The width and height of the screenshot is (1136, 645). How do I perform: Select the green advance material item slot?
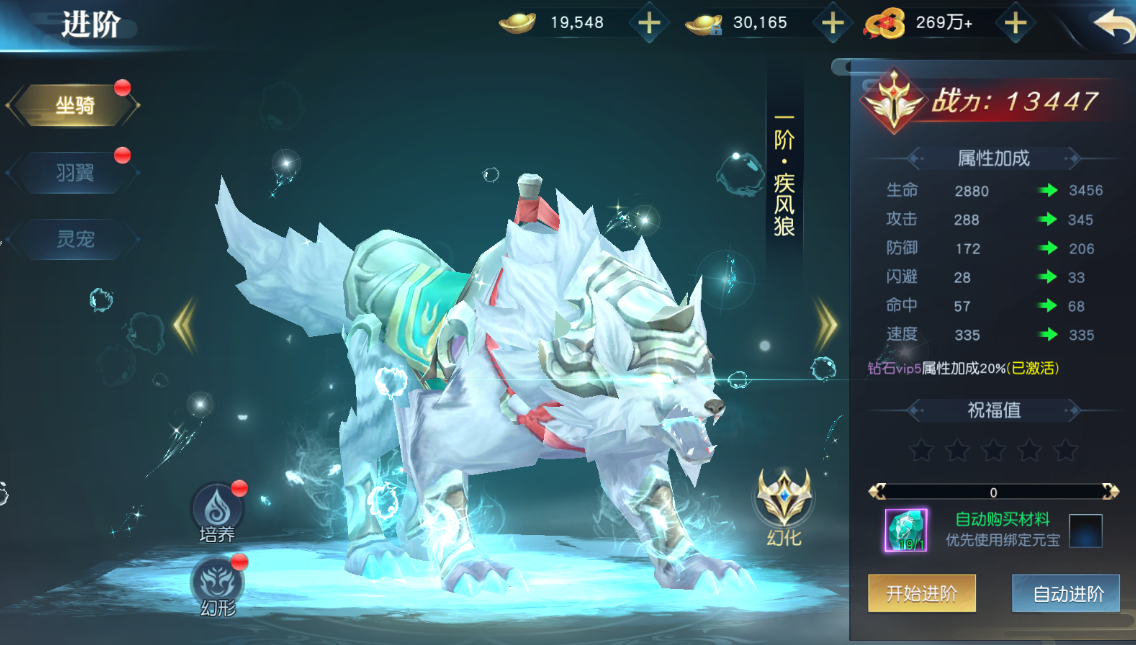tap(905, 530)
